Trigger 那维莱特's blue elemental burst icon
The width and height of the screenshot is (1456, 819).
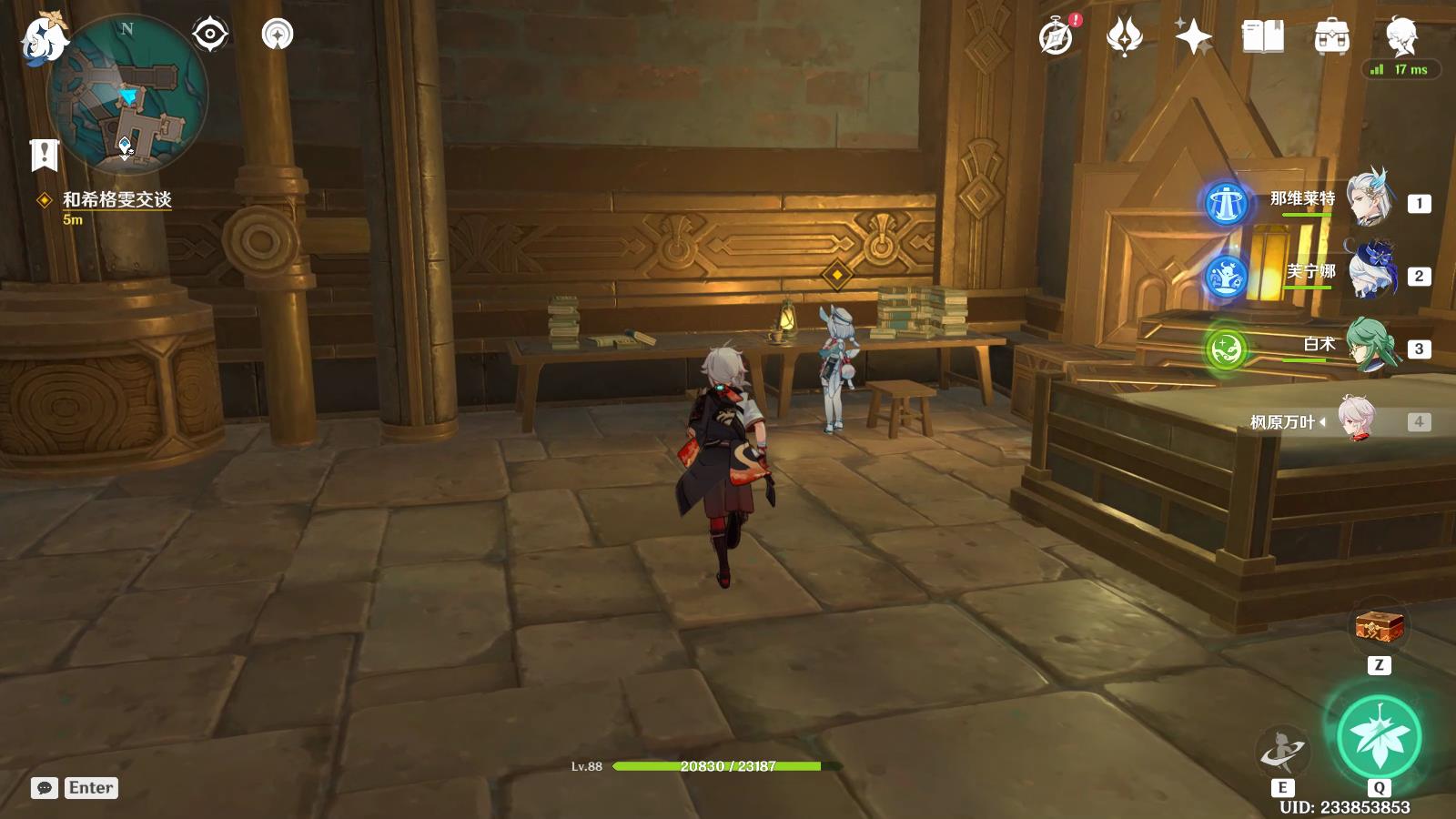point(1226,203)
